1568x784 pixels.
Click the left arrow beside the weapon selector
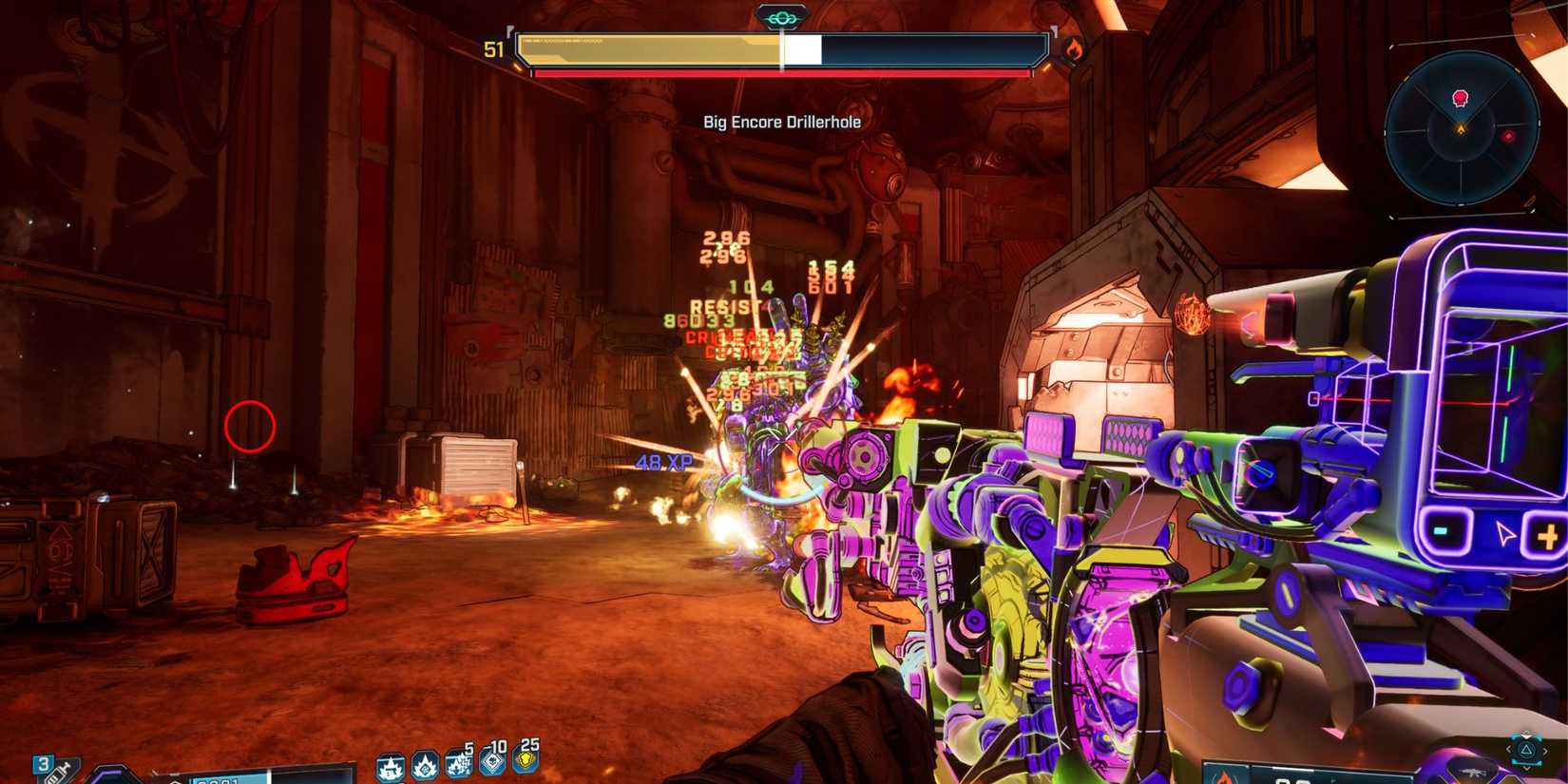1509,750
